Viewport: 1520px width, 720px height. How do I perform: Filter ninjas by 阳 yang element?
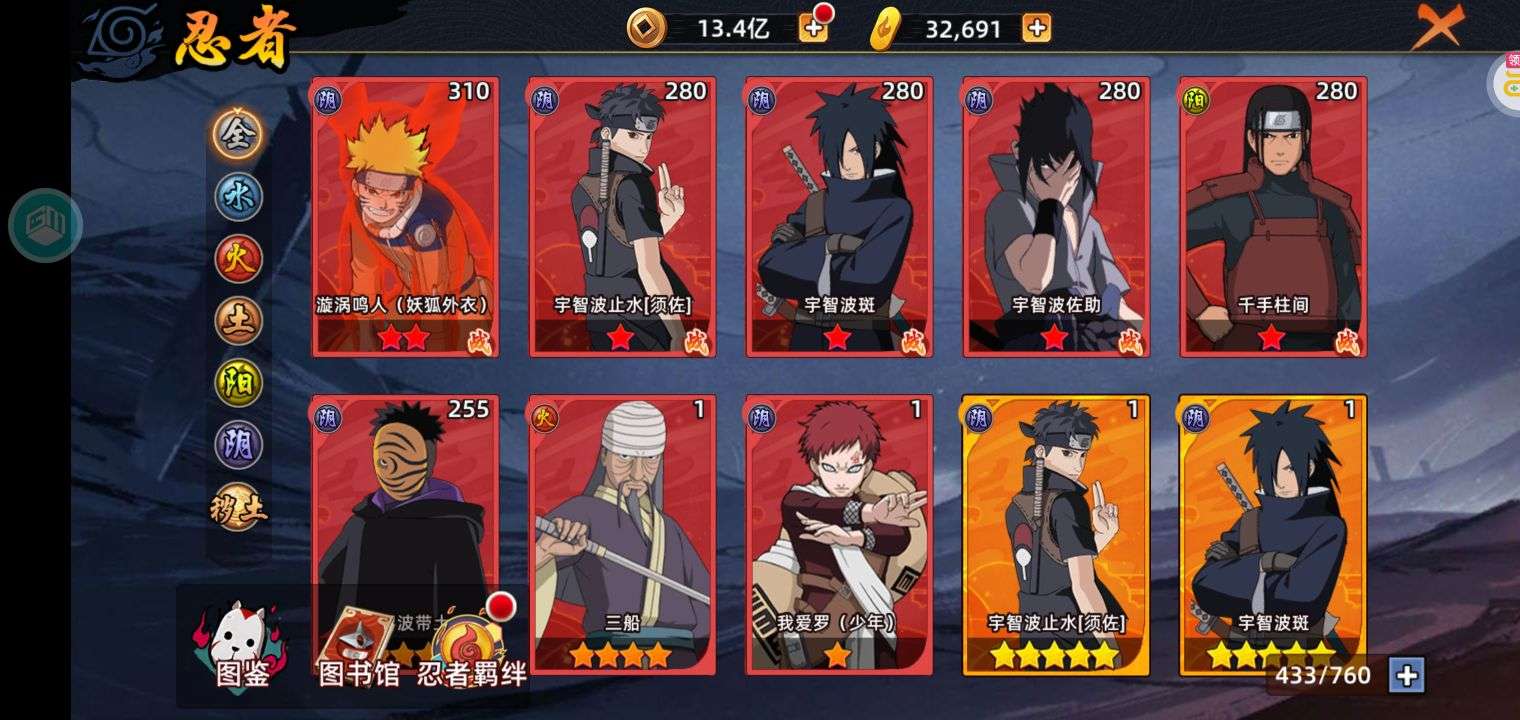coord(238,383)
